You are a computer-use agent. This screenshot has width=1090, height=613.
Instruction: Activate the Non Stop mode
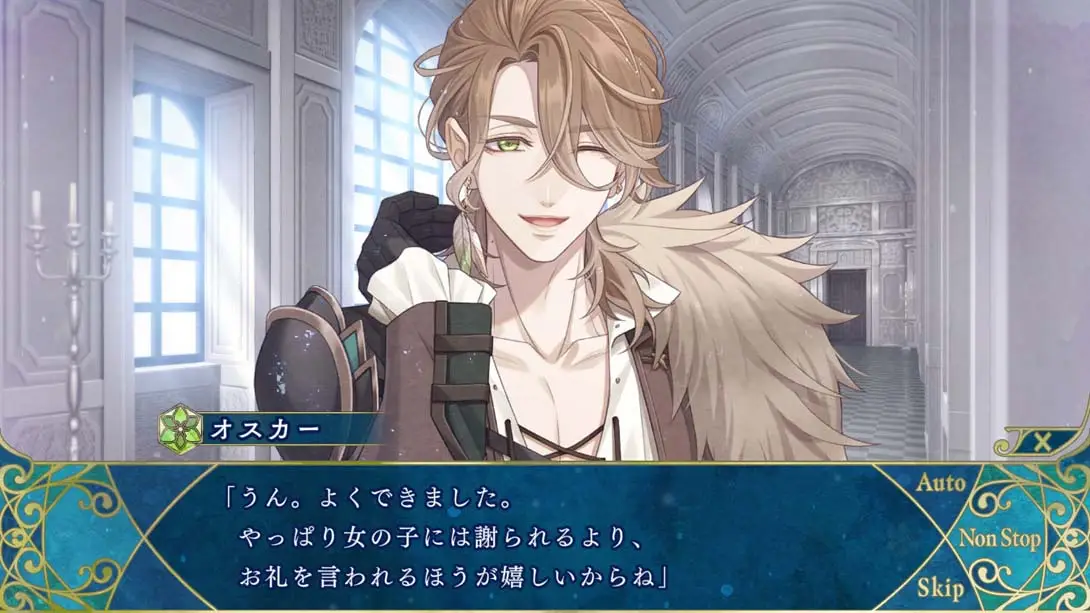pyautogui.click(x=999, y=538)
